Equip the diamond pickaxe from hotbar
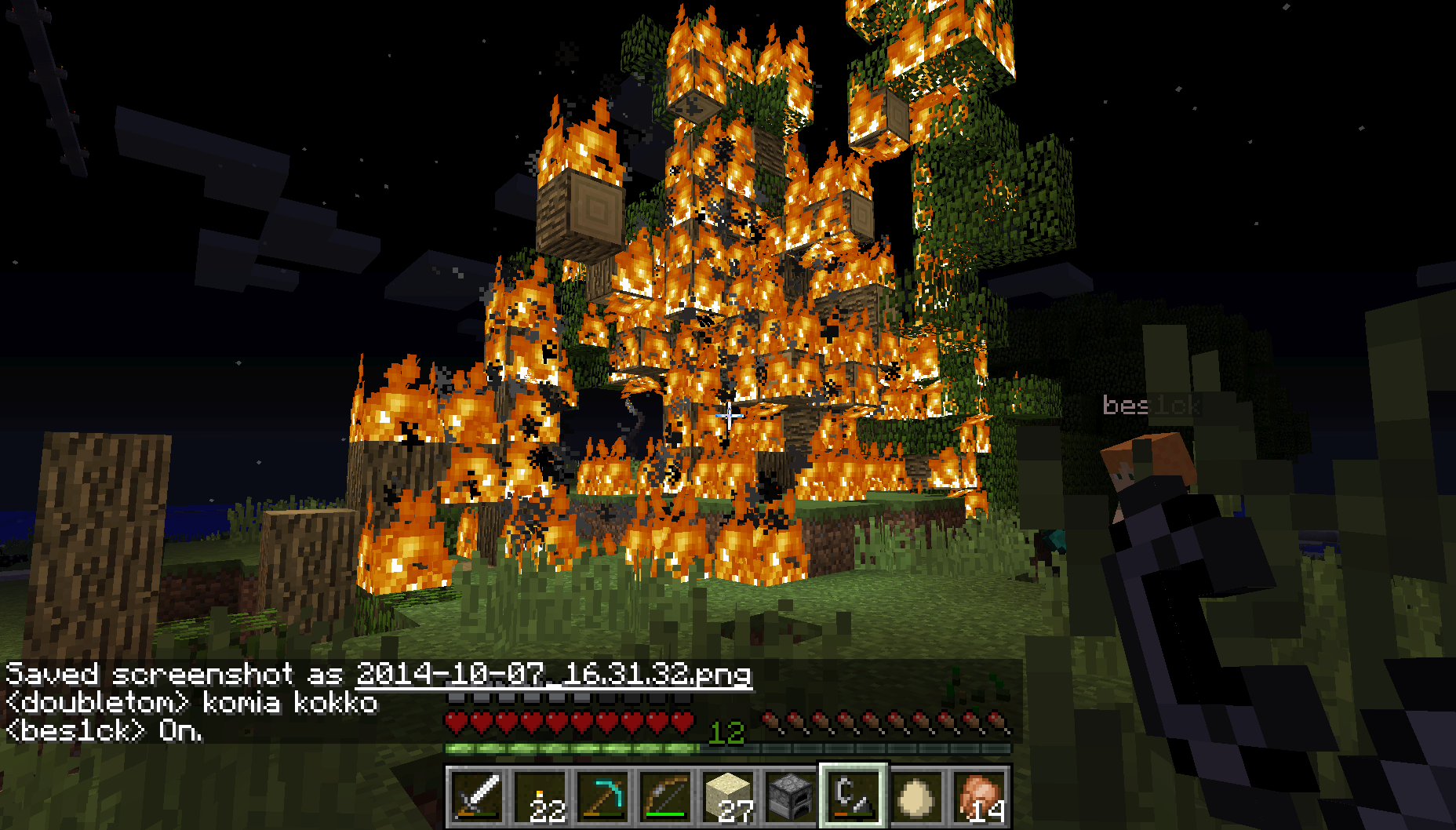The height and width of the screenshot is (830, 1456). point(603,796)
